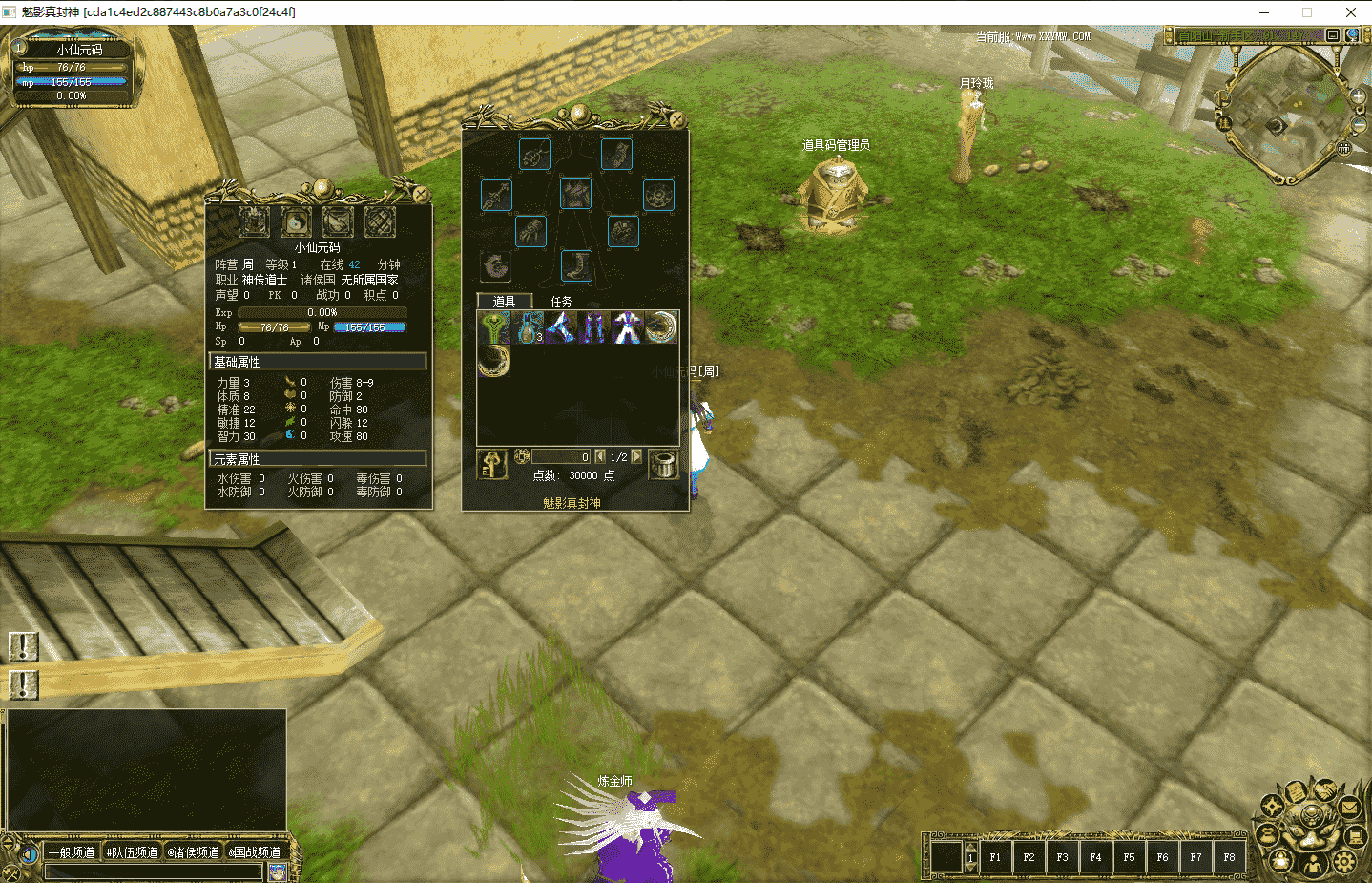
Task: Close the inventory equipment window
Action: point(676,120)
